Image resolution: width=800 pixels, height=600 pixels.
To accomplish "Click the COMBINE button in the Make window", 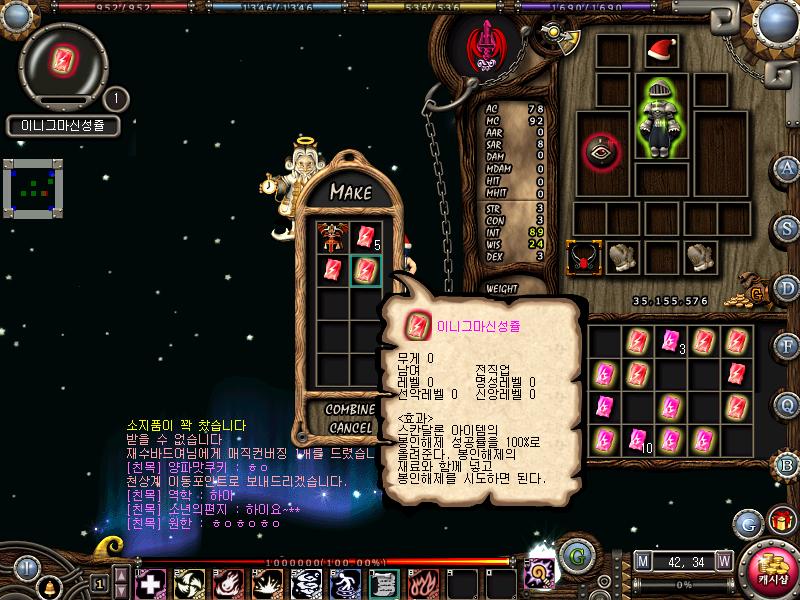I will (x=351, y=409).
